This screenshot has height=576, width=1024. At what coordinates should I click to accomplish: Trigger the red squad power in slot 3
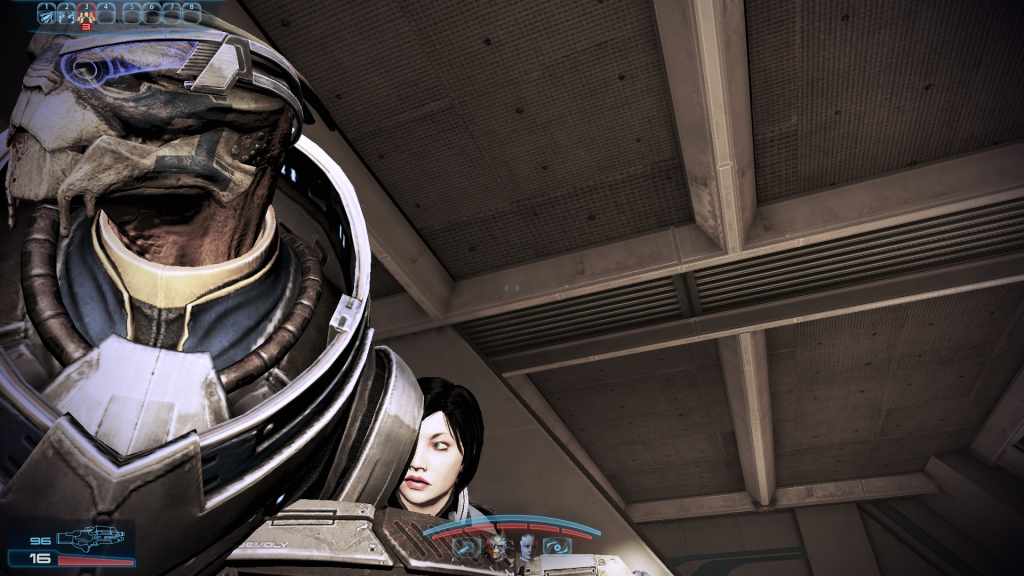point(86,14)
